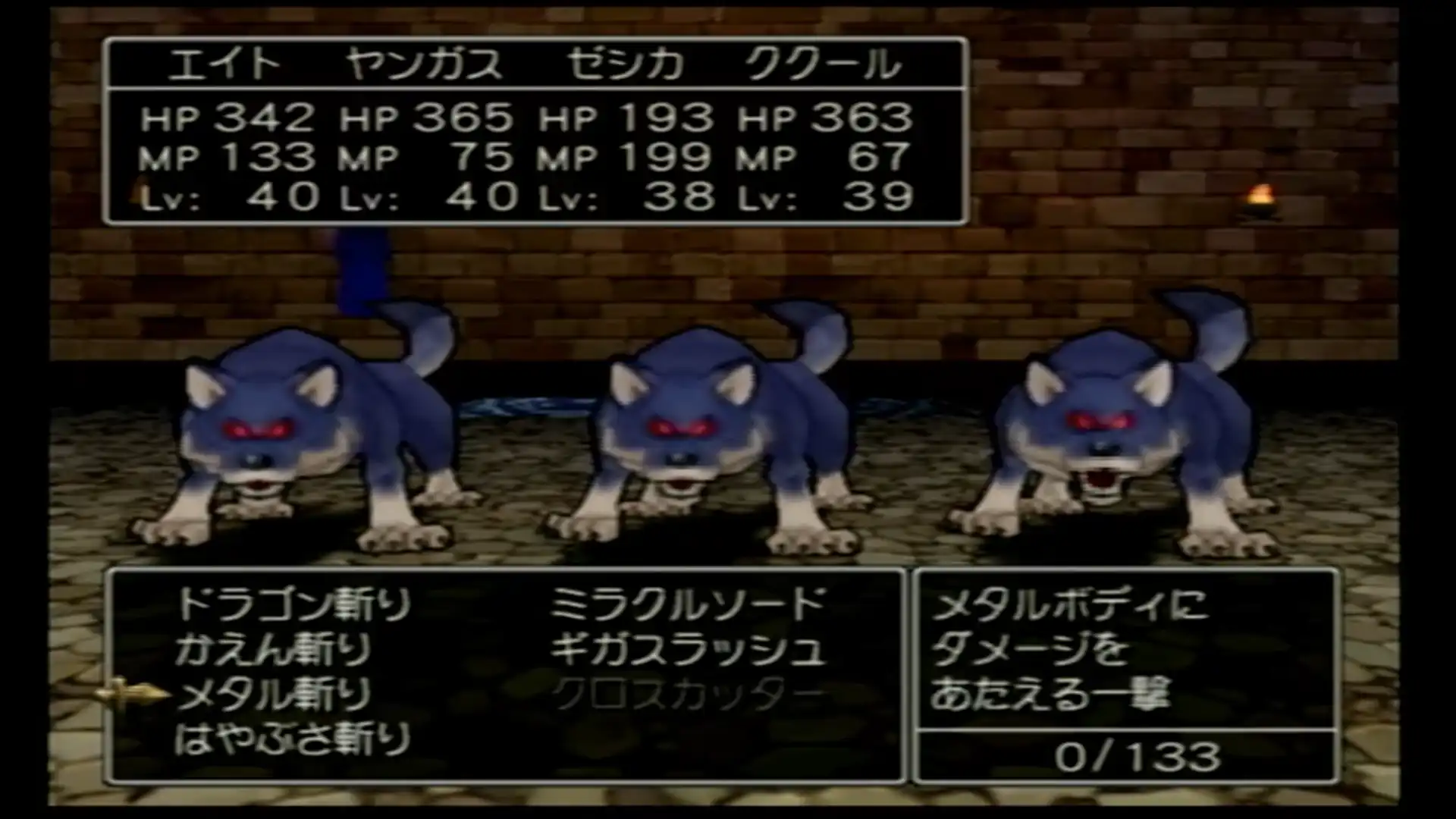Choose かえん斬り from the skill list
The width and height of the screenshot is (1456, 819).
coord(273,650)
